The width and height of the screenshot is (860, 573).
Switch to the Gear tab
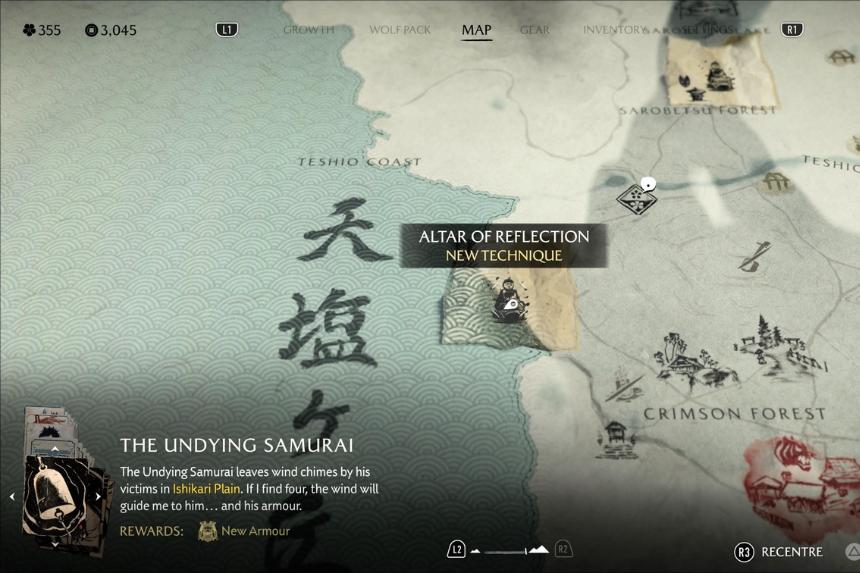[x=535, y=30]
